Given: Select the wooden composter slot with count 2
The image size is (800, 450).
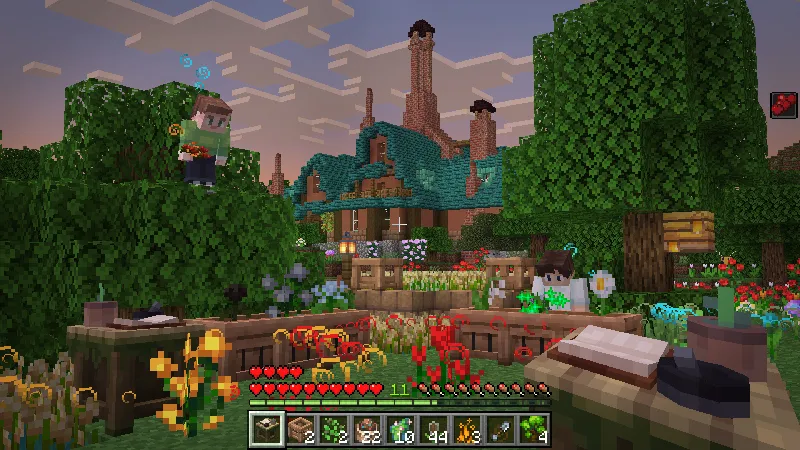Looking at the screenshot, I should pos(299,428).
